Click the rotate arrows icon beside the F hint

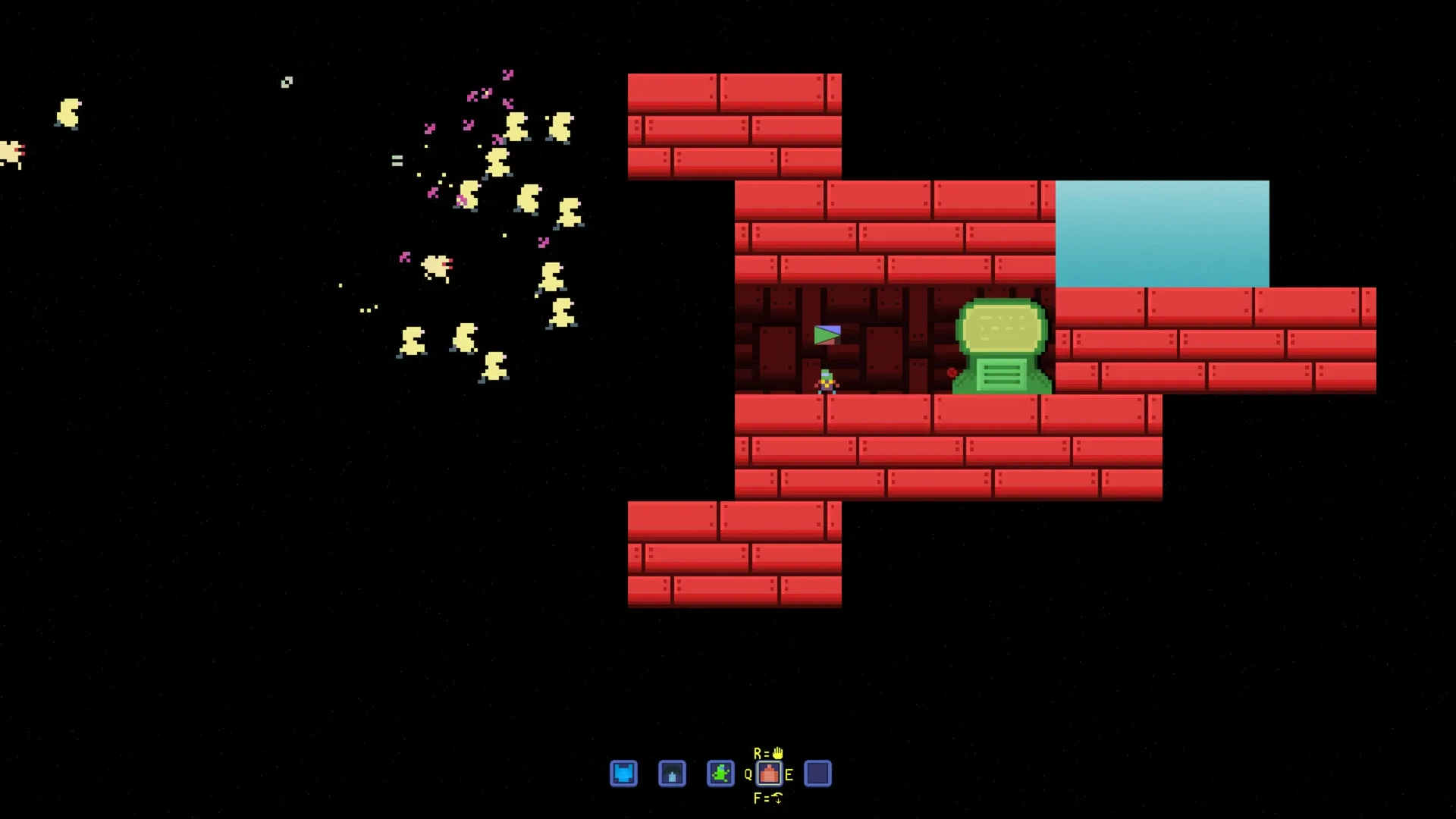tap(779, 799)
